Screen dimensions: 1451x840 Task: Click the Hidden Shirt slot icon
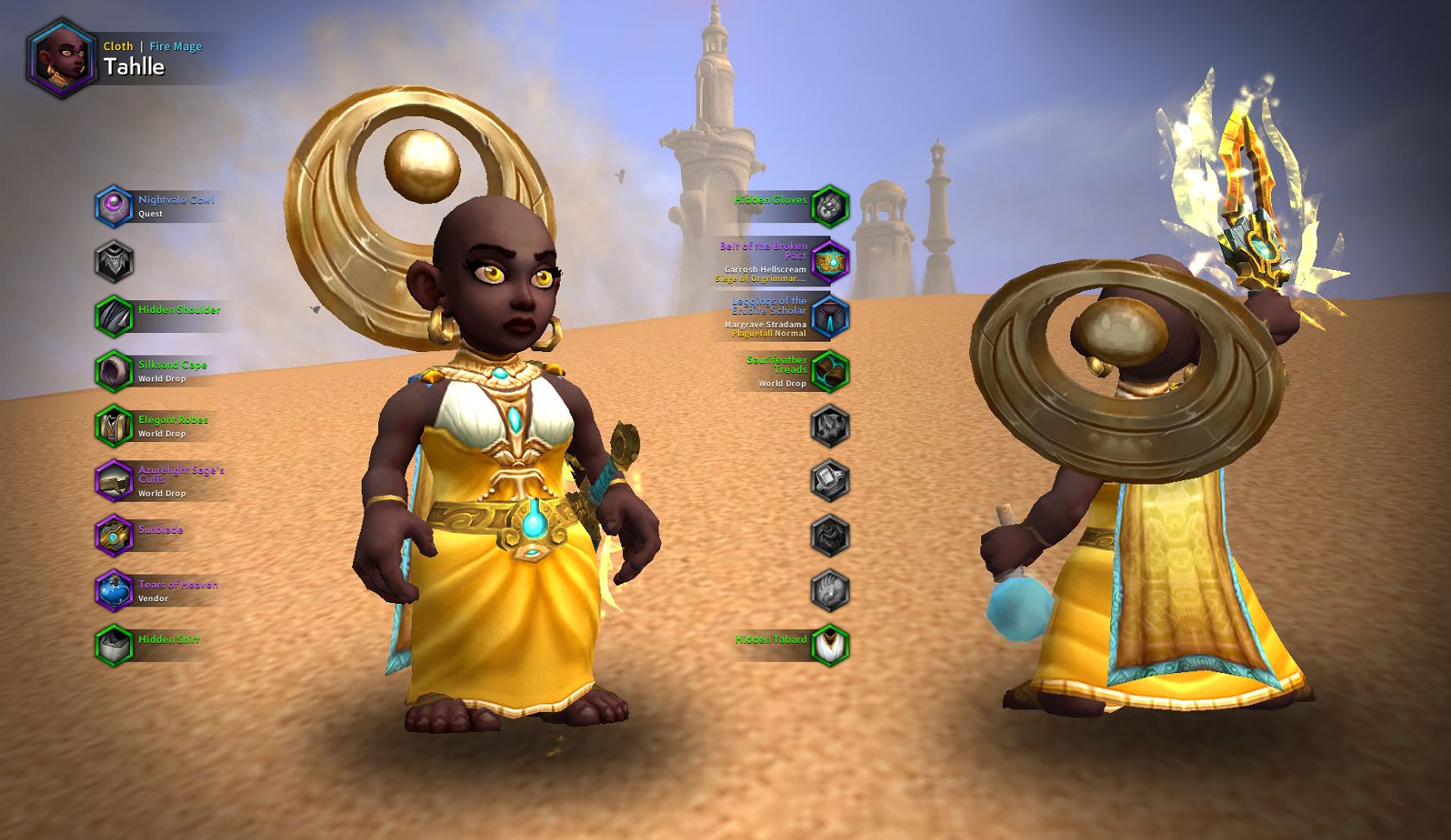pyautogui.click(x=116, y=645)
